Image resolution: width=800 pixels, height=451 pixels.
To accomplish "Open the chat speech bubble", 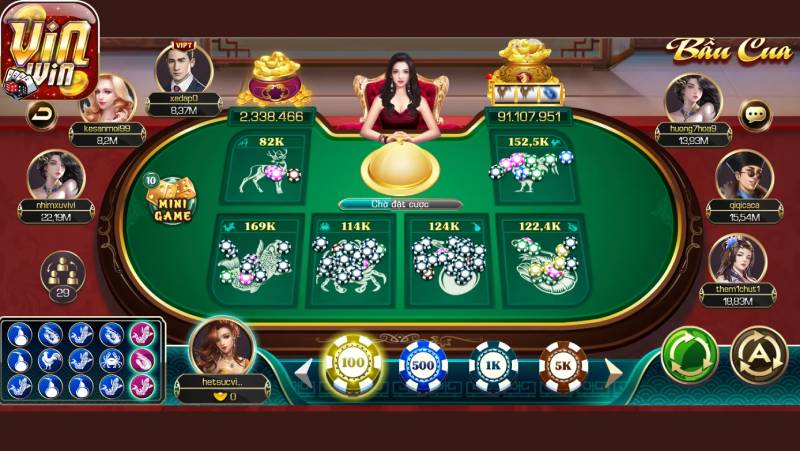I will point(755,114).
